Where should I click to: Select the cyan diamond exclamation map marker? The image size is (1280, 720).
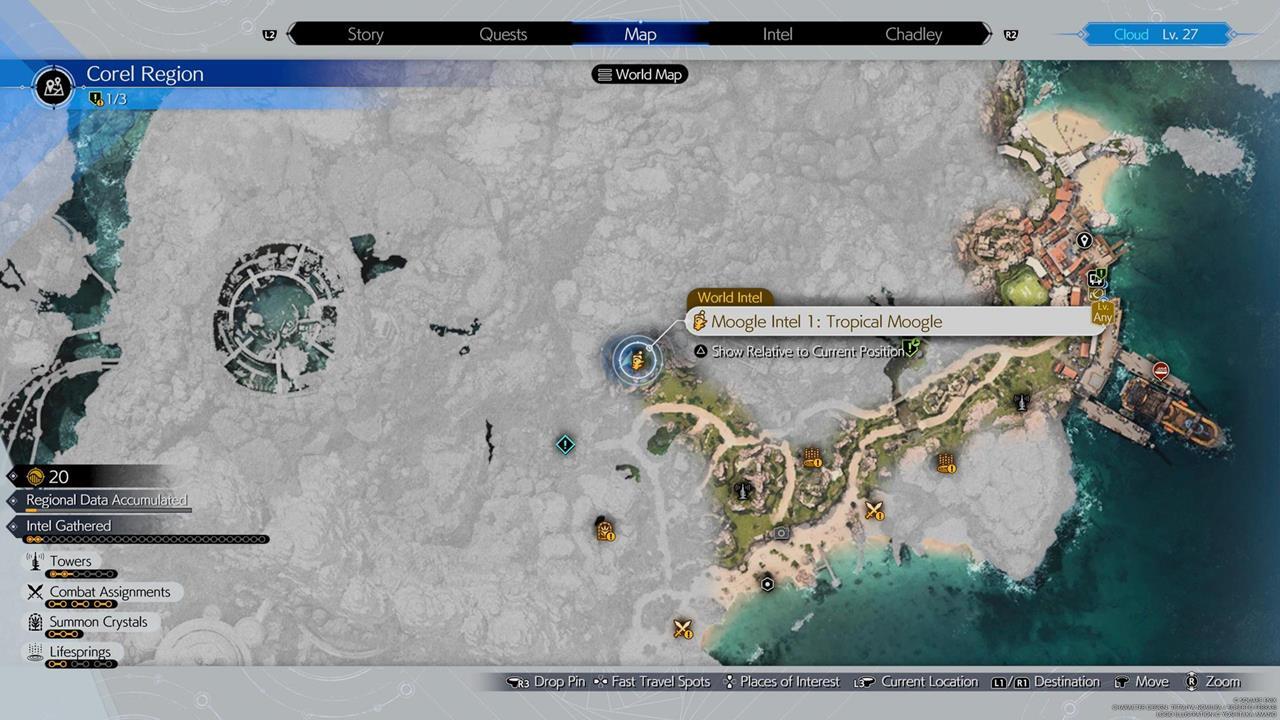click(x=565, y=443)
